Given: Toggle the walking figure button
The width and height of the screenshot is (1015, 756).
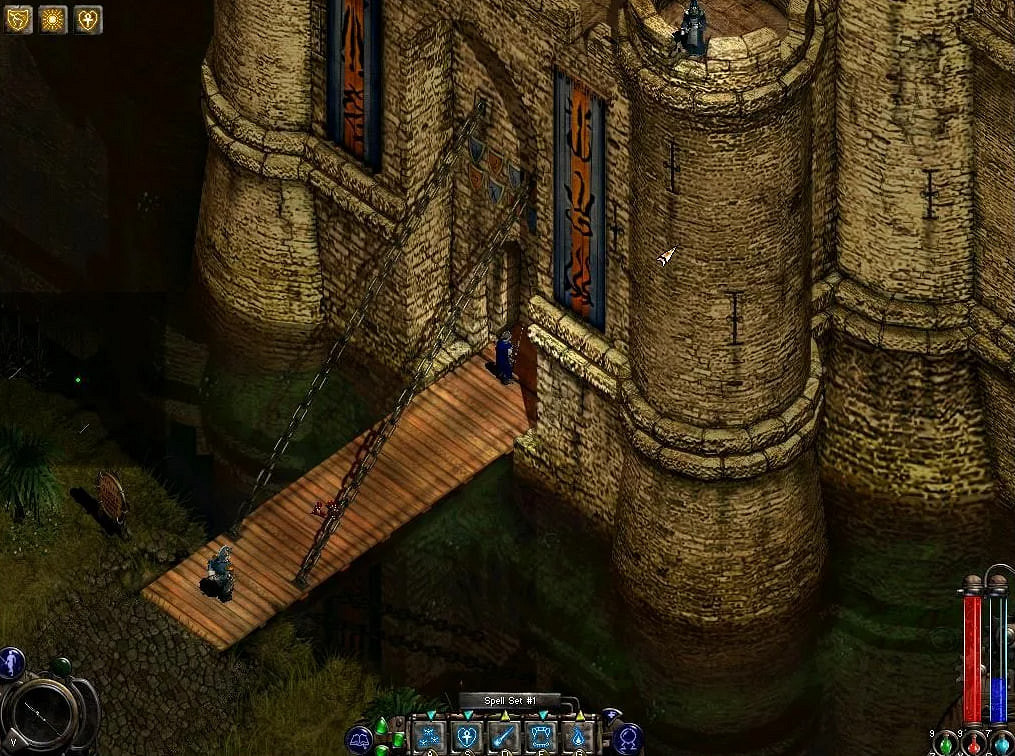Looking at the screenshot, I should point(12,661).
